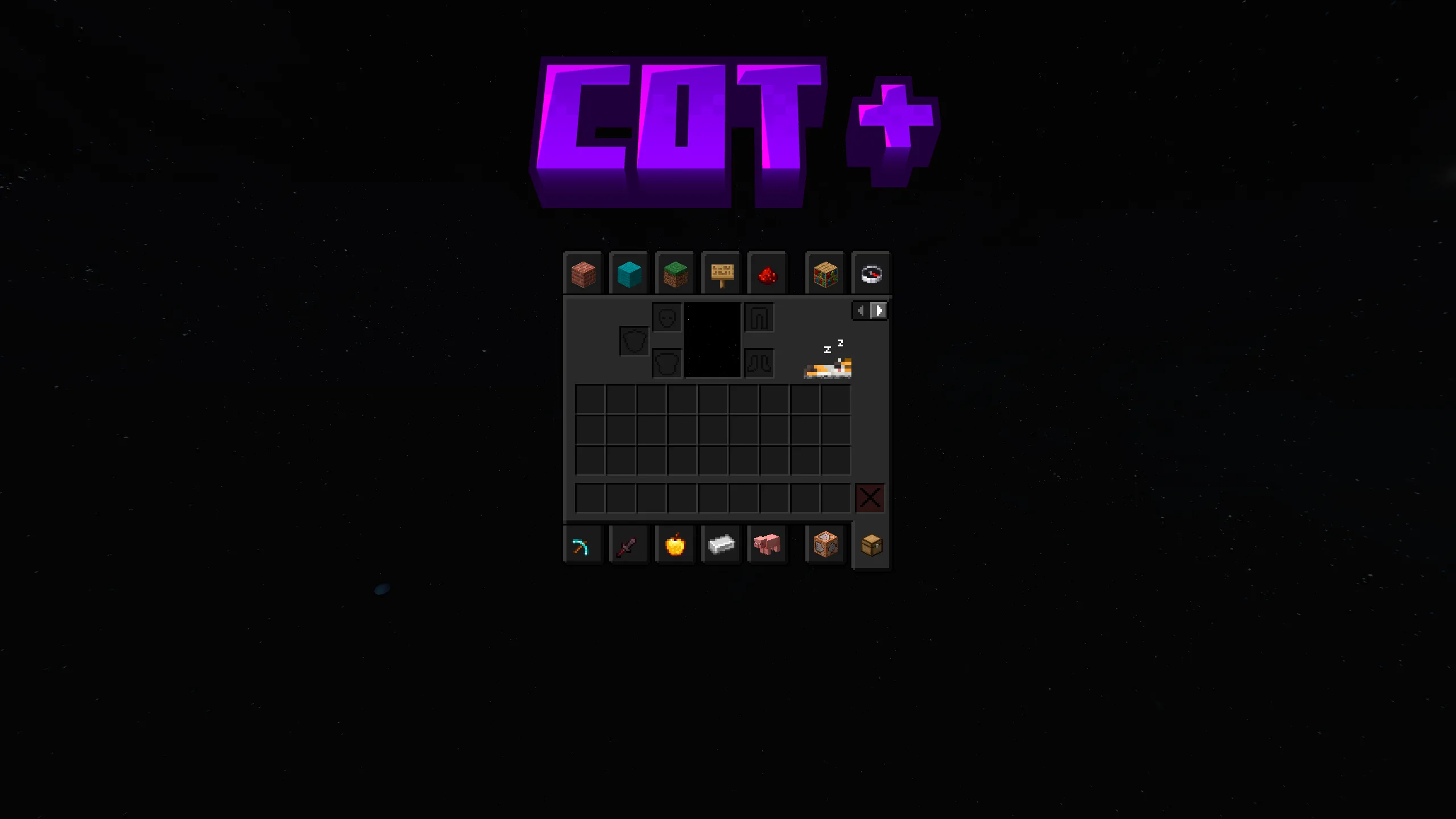Open the Natural Blocks grass tab
The height and width of the screenshot is (819, 1456).
676,274
